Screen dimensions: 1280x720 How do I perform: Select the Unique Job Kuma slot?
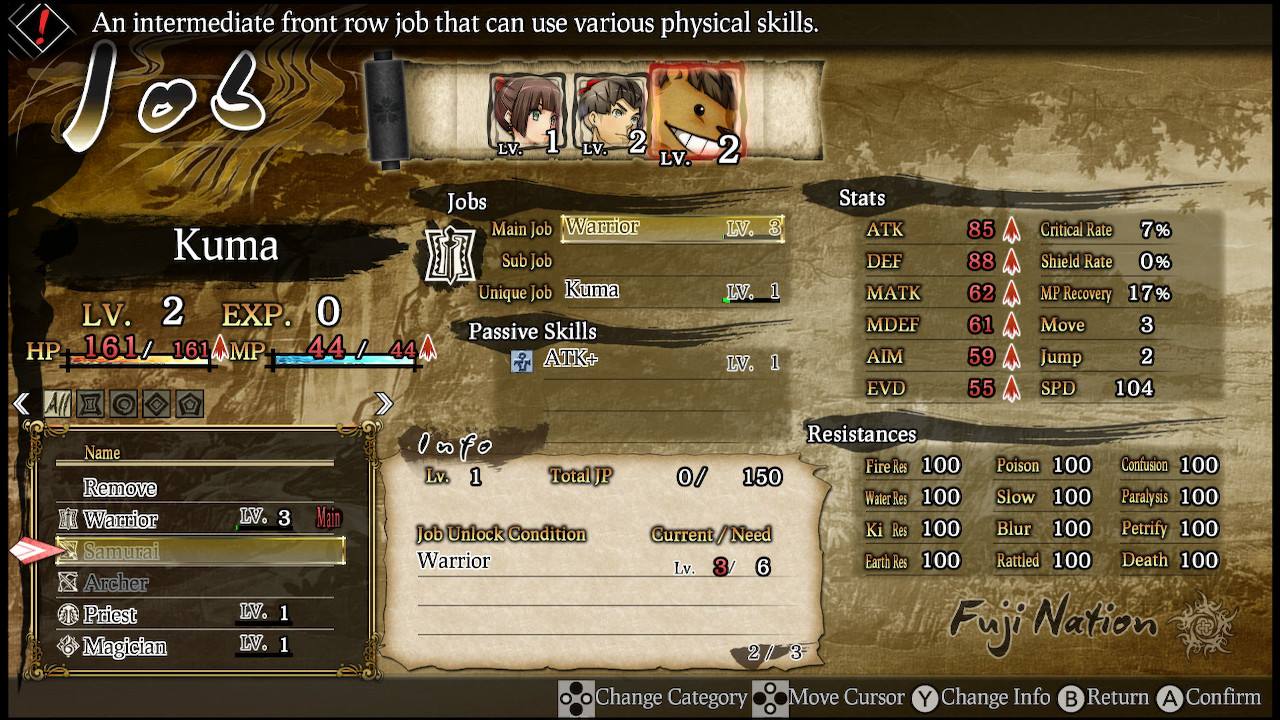click(671, 292)
